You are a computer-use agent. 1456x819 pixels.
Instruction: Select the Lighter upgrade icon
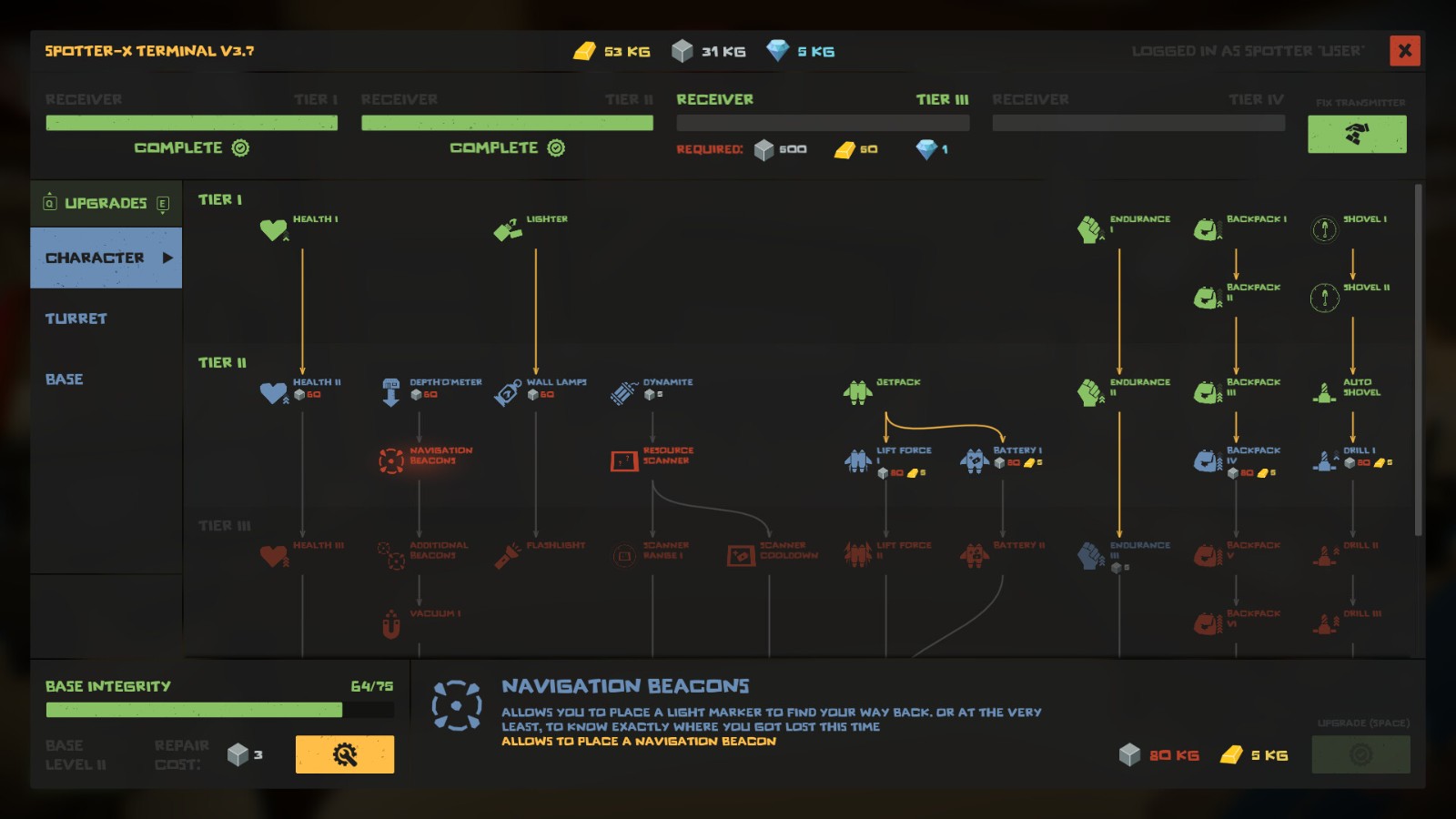pos(508,229)
